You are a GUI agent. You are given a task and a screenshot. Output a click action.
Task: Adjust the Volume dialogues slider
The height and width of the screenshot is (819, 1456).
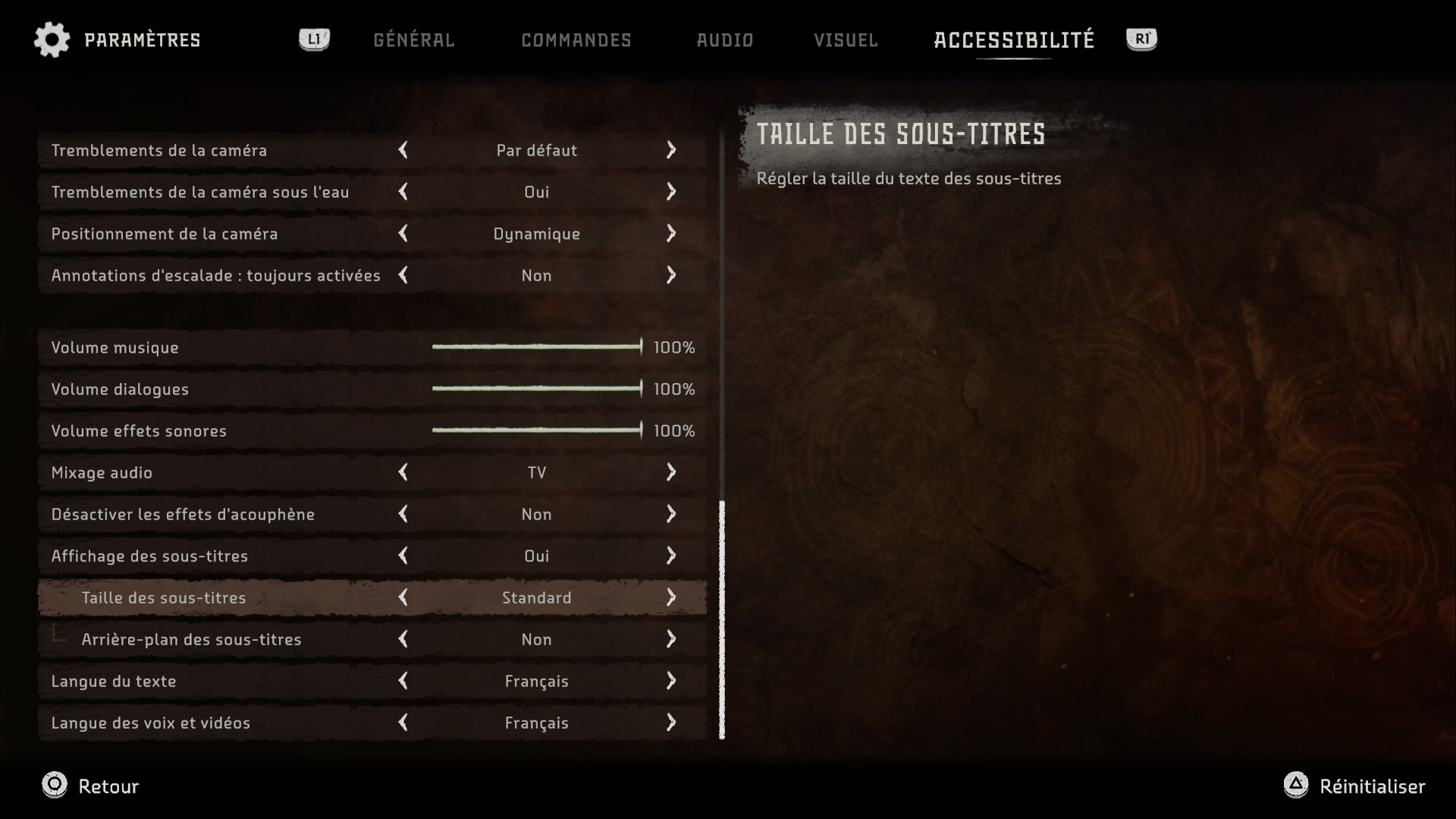click(537, 389)
